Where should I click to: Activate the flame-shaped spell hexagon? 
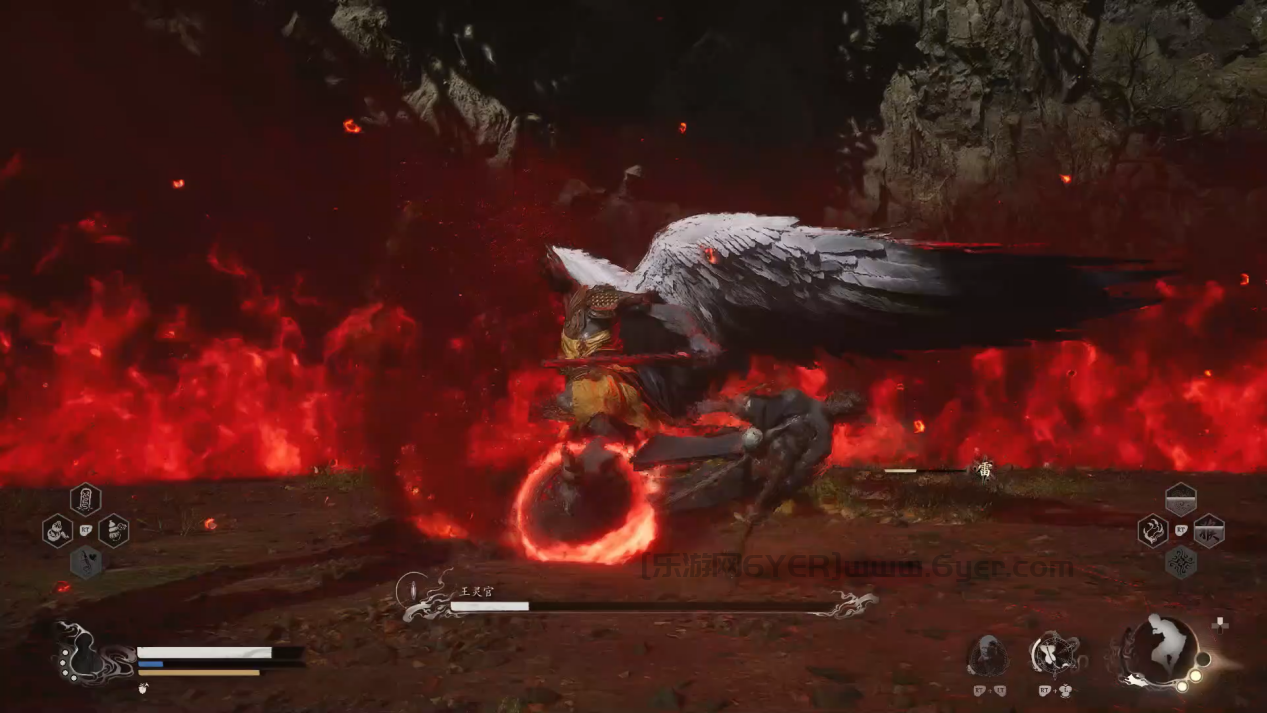1152,530
